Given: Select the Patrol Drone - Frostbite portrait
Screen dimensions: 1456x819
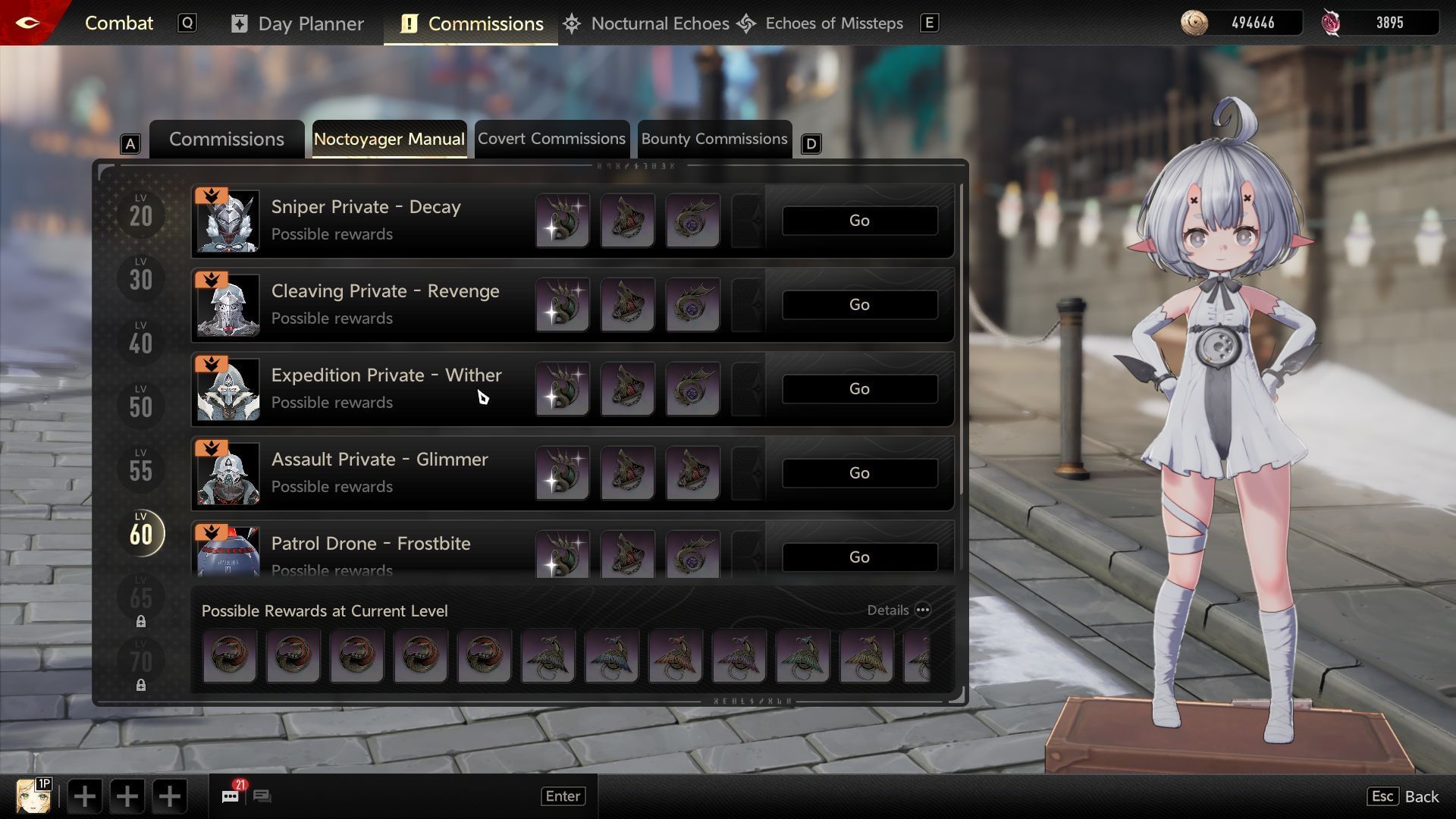Looking at the screenshot, I should (227, 552).
